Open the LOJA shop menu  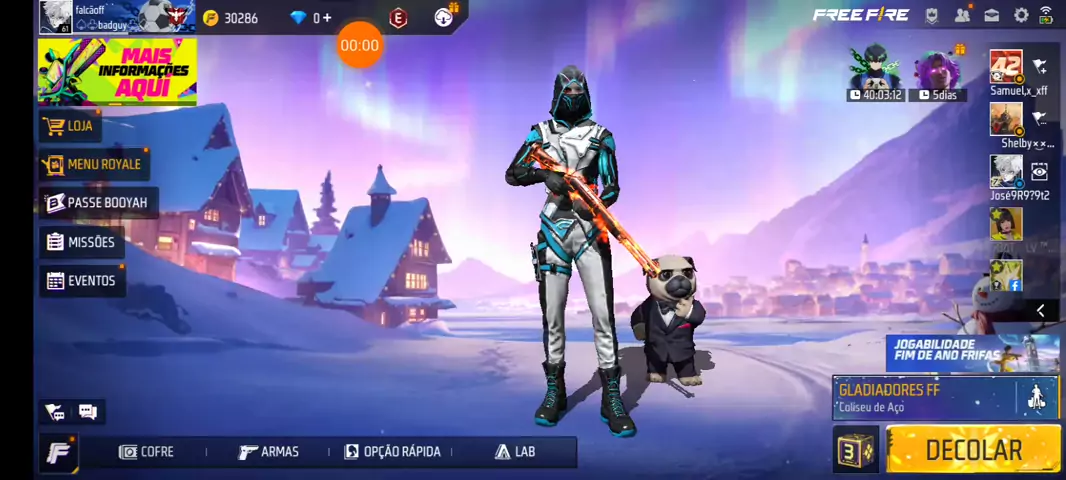click(x=70, y=126)
